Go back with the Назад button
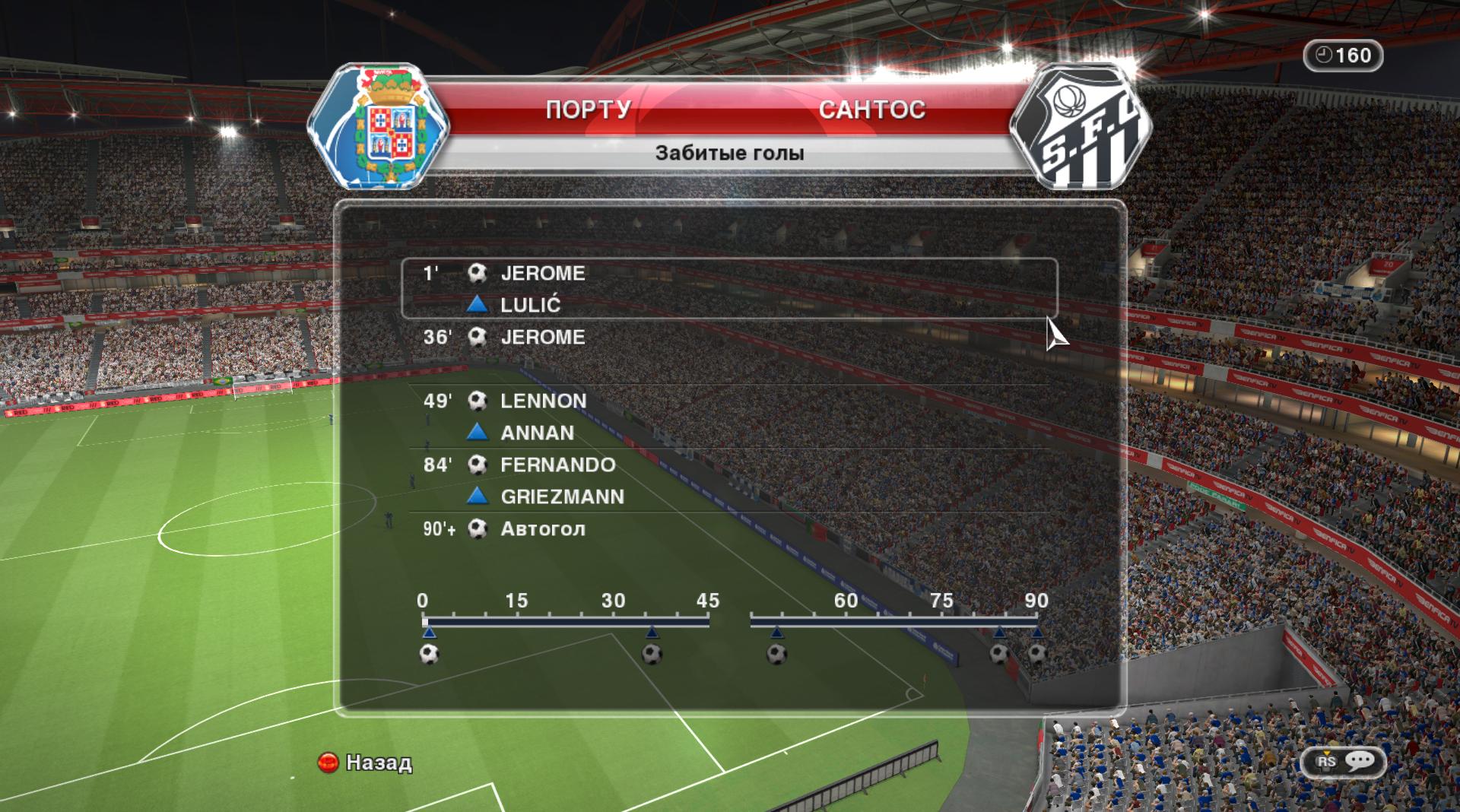 [366, 763]
